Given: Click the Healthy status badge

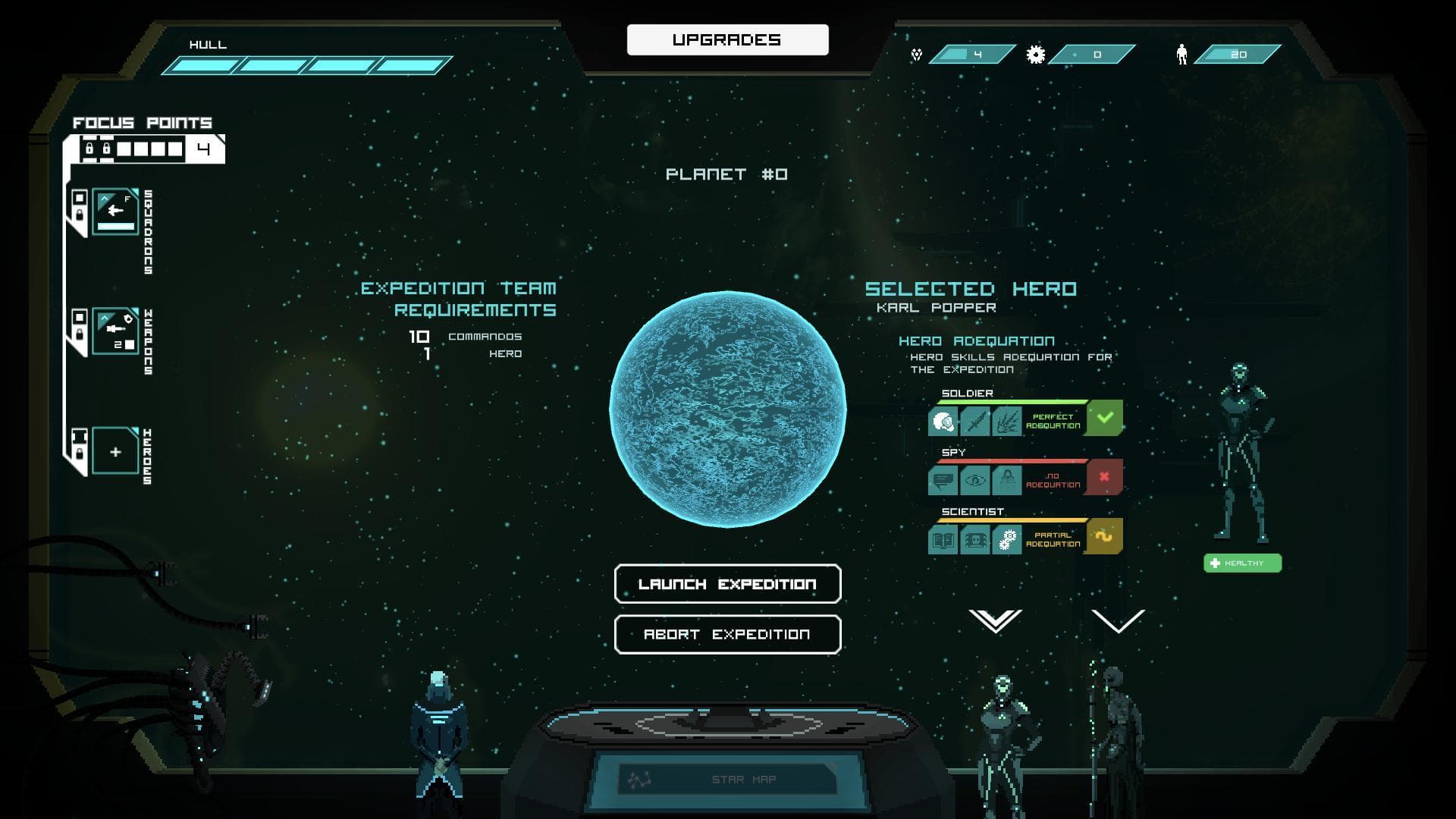Looking at the screenshot, I should pos(1242,563).
